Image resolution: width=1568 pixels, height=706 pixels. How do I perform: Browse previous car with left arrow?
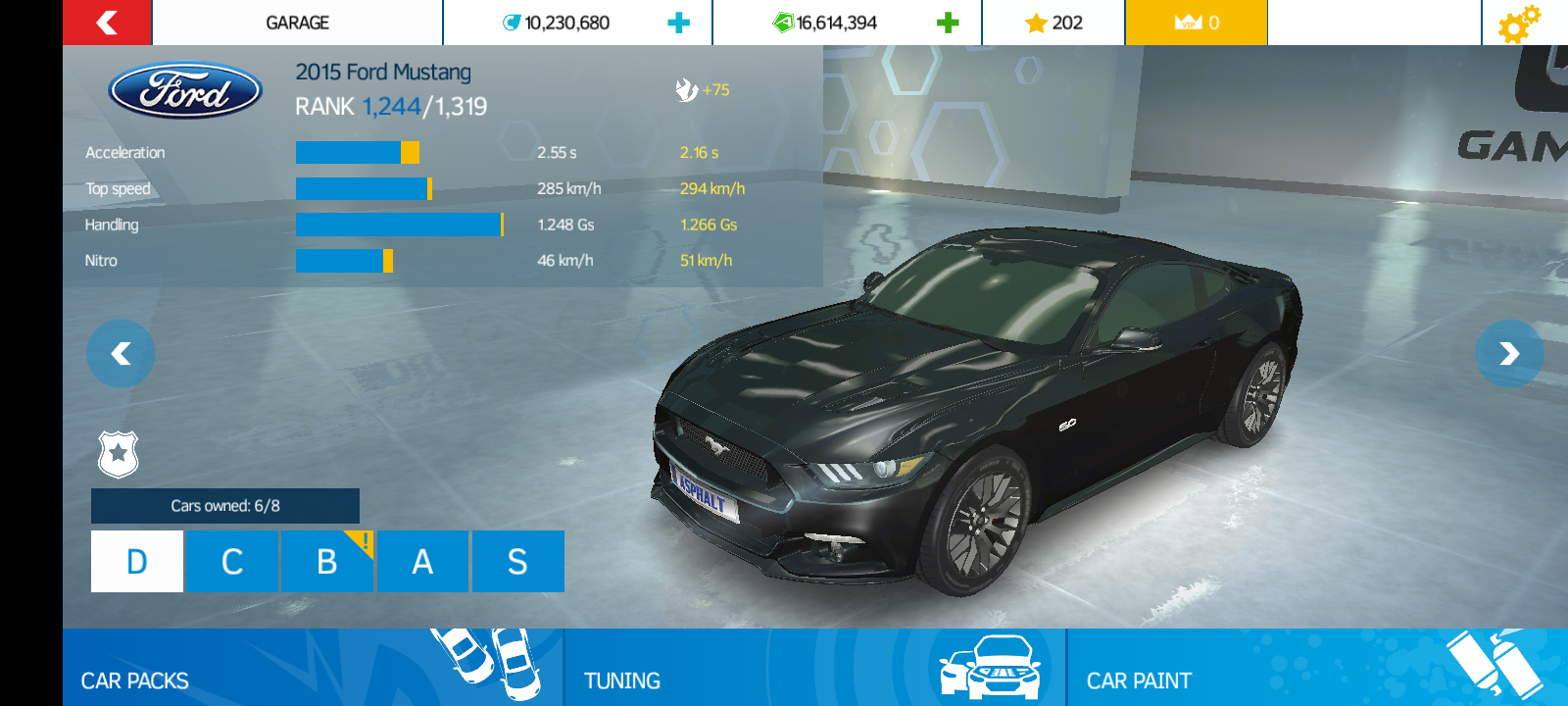[x=121, y=354]
